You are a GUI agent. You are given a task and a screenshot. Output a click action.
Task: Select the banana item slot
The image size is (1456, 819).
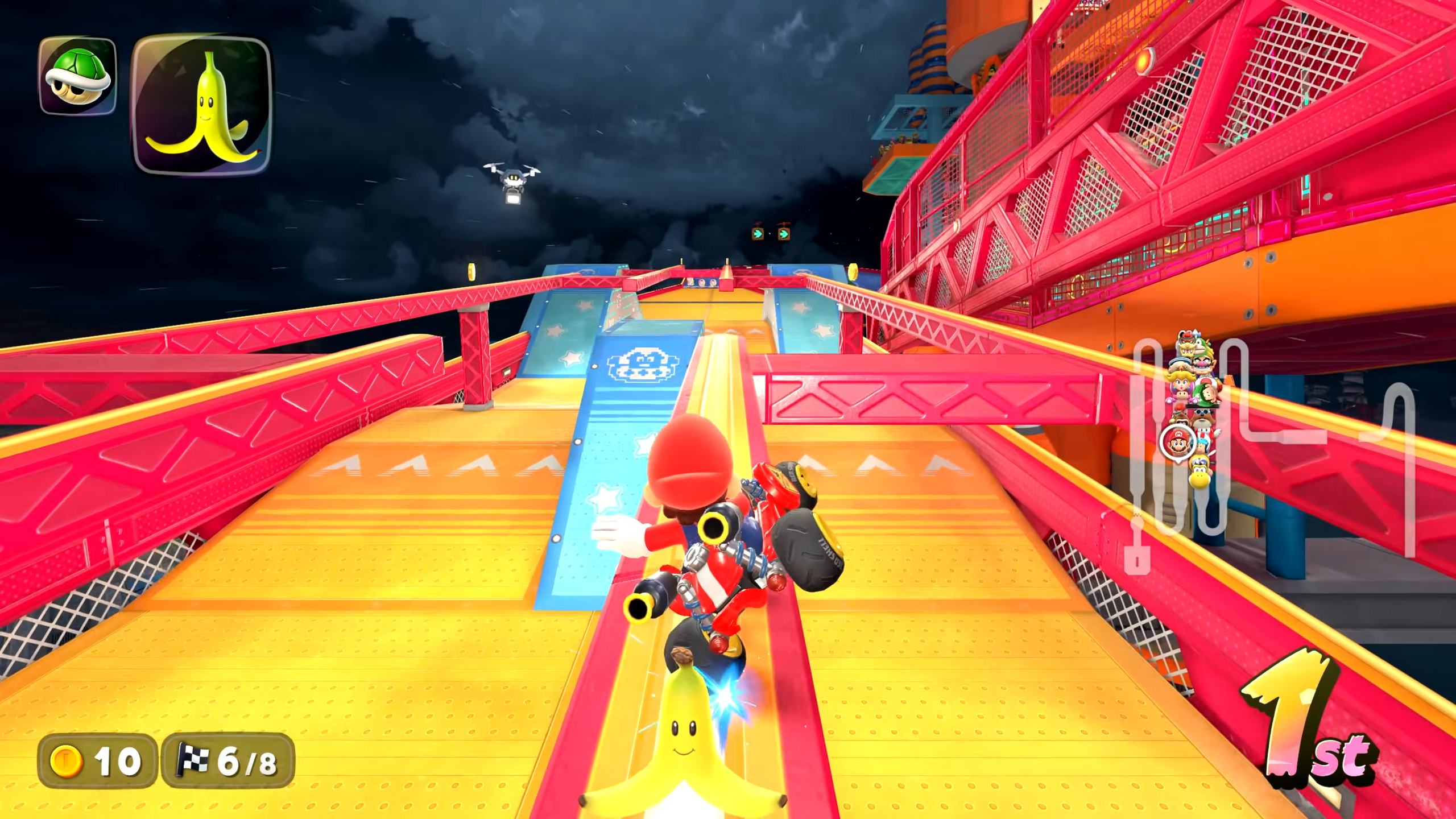201,106
